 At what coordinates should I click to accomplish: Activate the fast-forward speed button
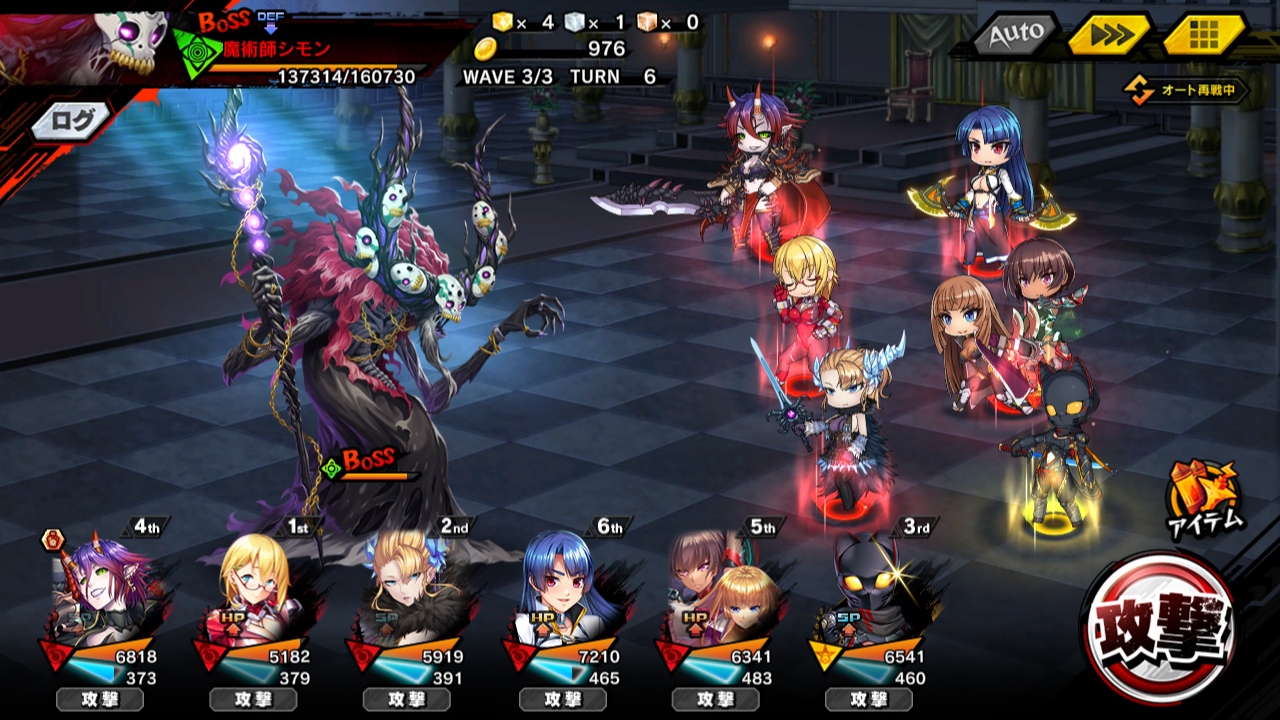pos(1107,36)
